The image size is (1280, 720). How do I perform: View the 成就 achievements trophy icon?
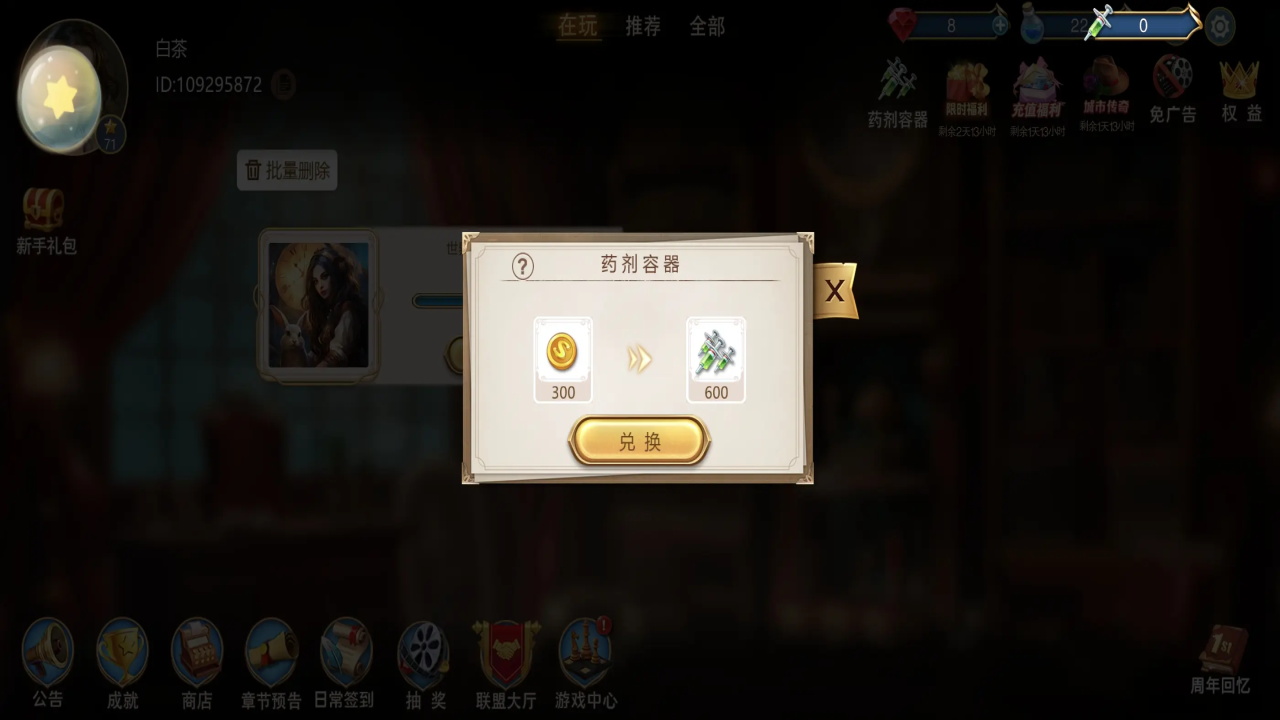pos(122,650)
